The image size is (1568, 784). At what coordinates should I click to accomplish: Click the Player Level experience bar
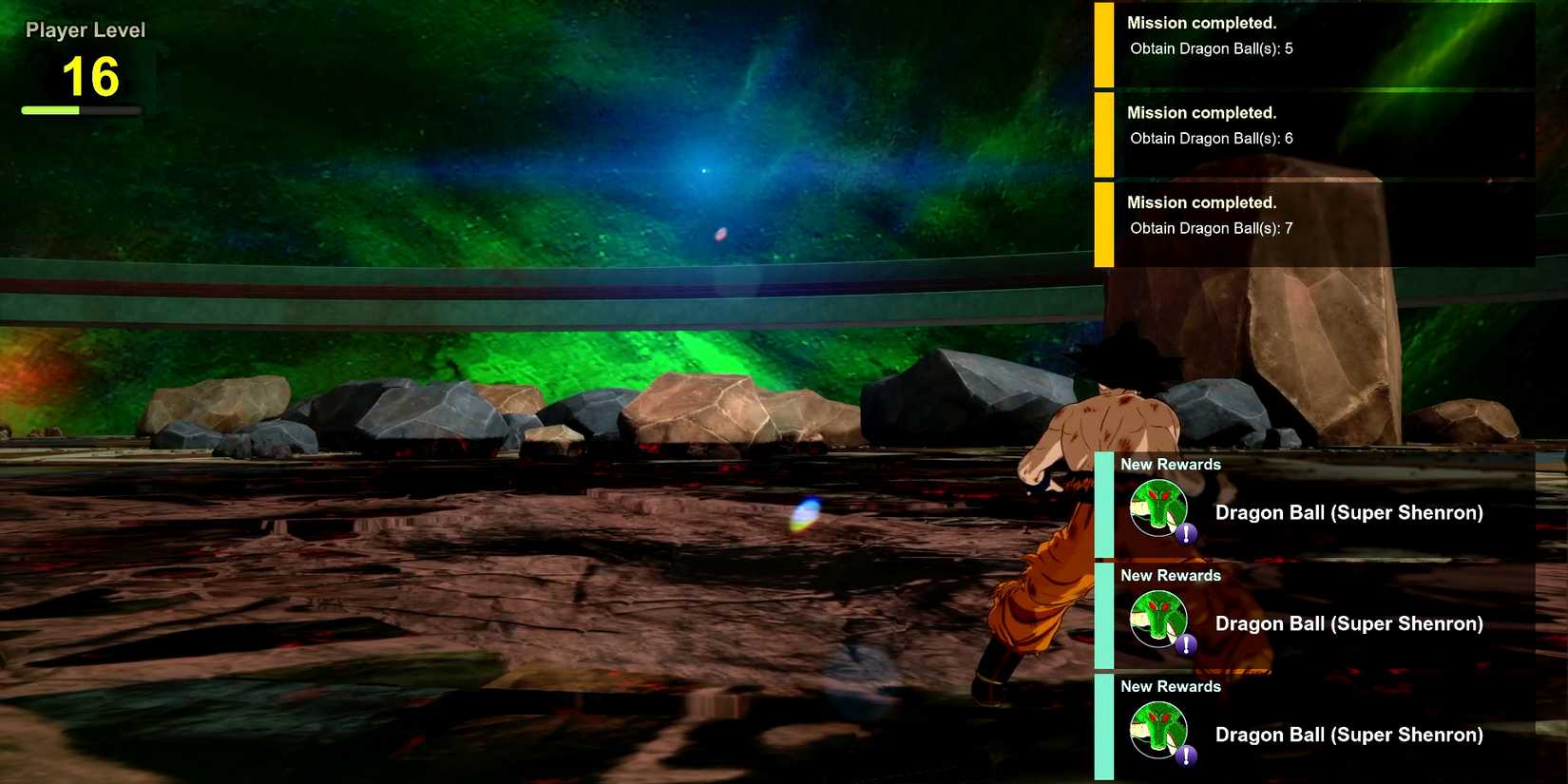pos(81,108)
